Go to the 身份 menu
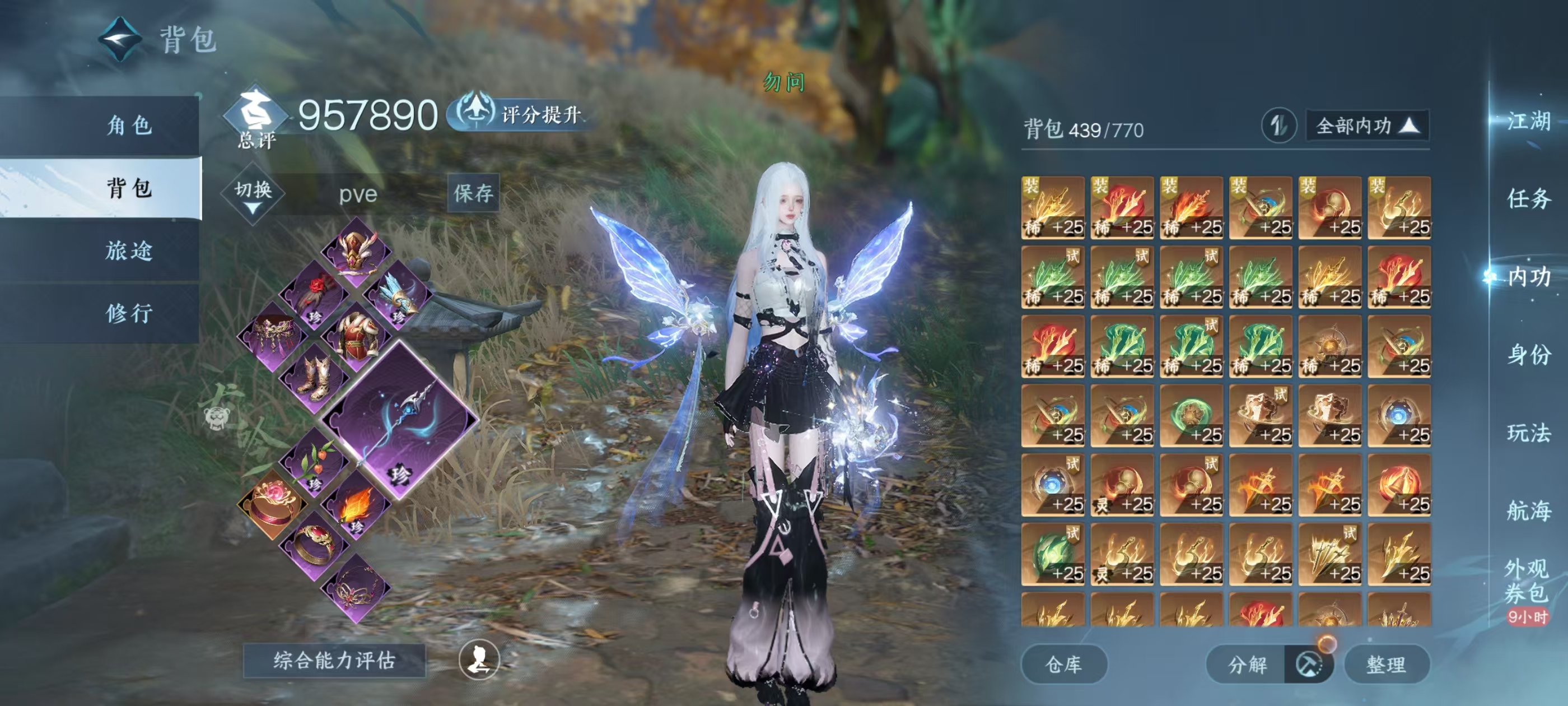 [1528, 355]
